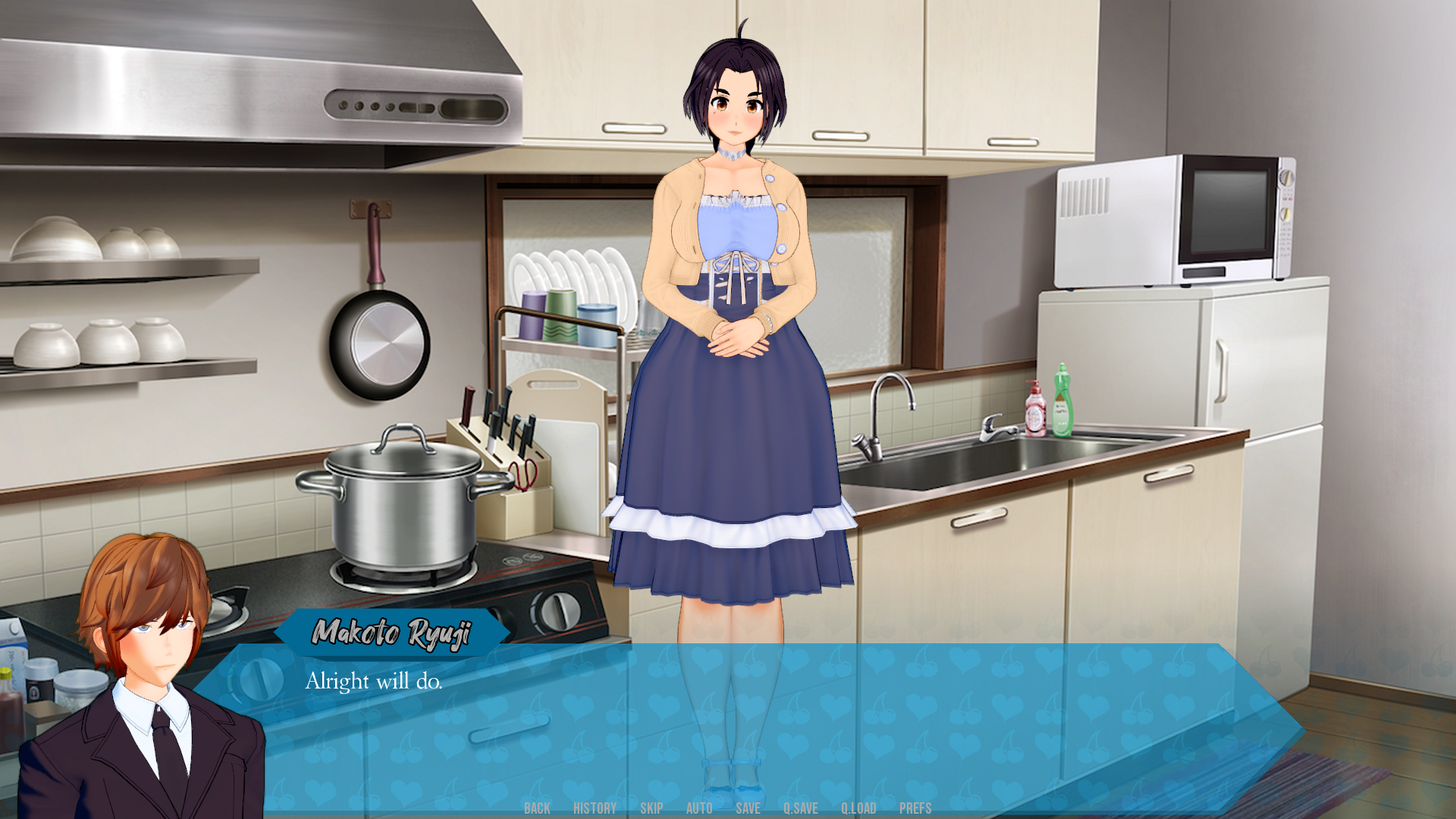Screen dimensions: 1456x819
Task: Click BACK at the bottom of the screen
Action: click(x=538, y=808)
